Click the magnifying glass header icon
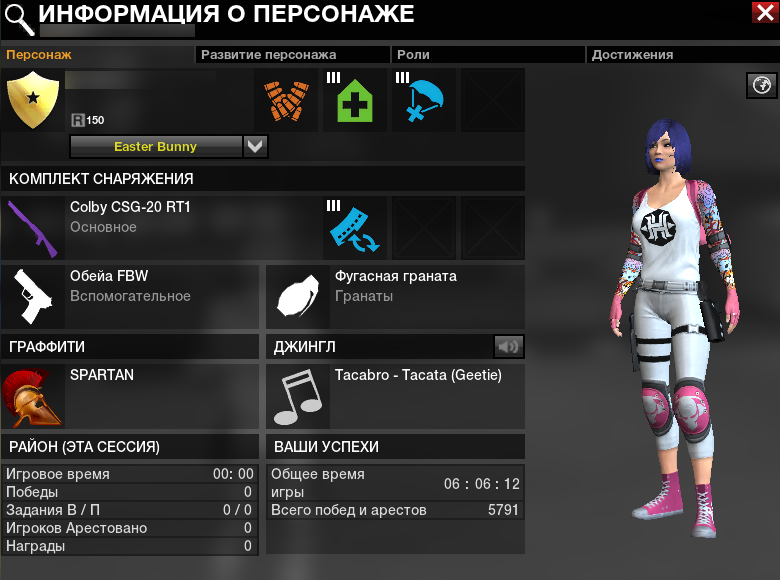Viewport: 780px width, 580px height. tap(17, 14)
